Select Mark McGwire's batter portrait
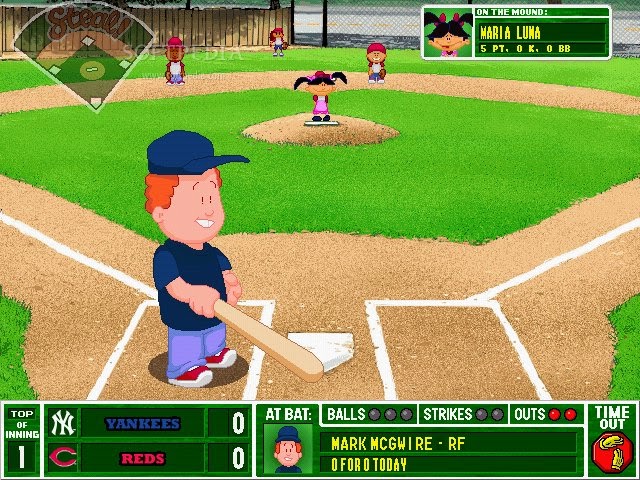 (289, 450)
